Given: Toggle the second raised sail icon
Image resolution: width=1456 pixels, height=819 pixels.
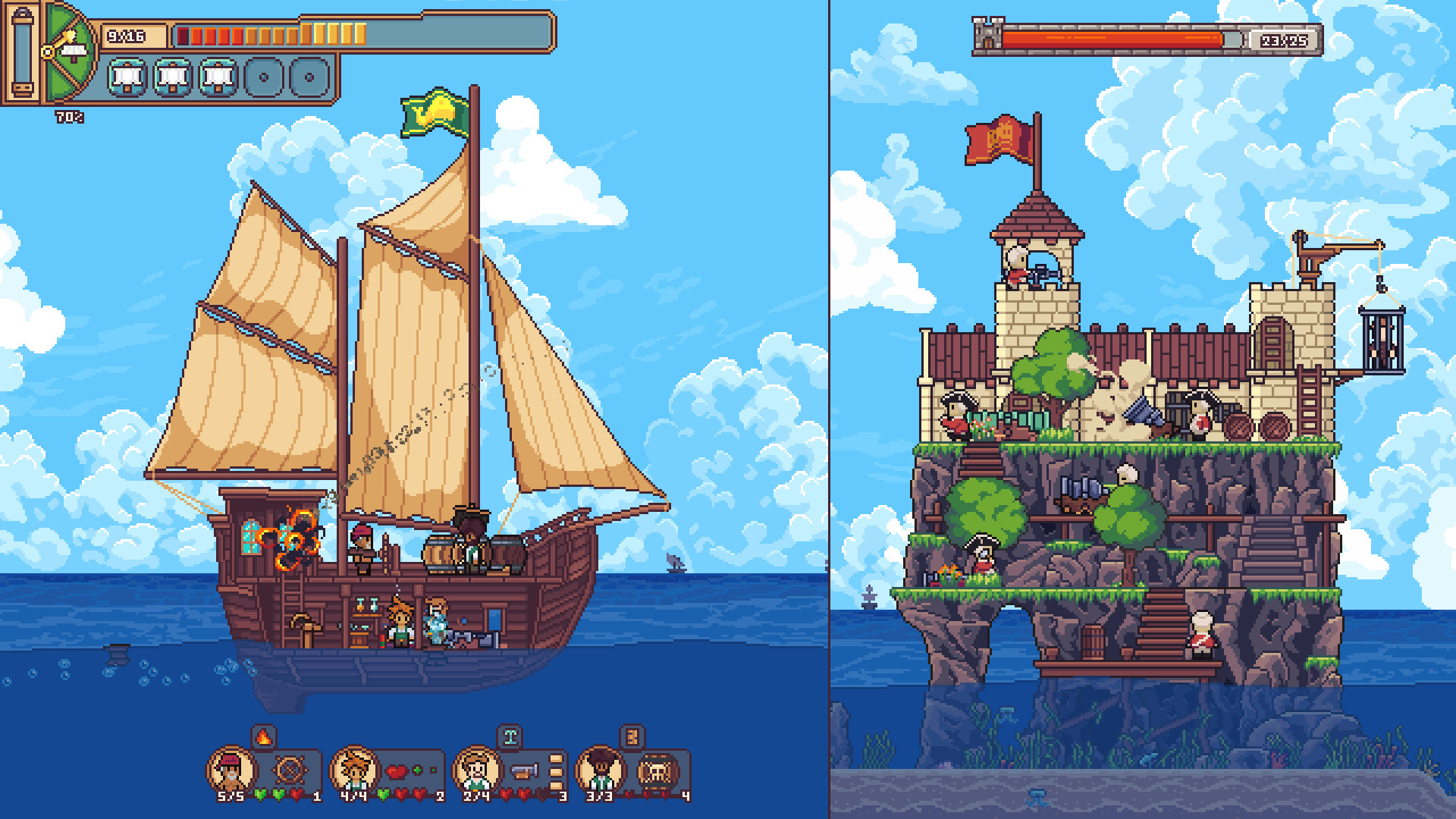Looking at the screenshot, I should click(171, 74).
